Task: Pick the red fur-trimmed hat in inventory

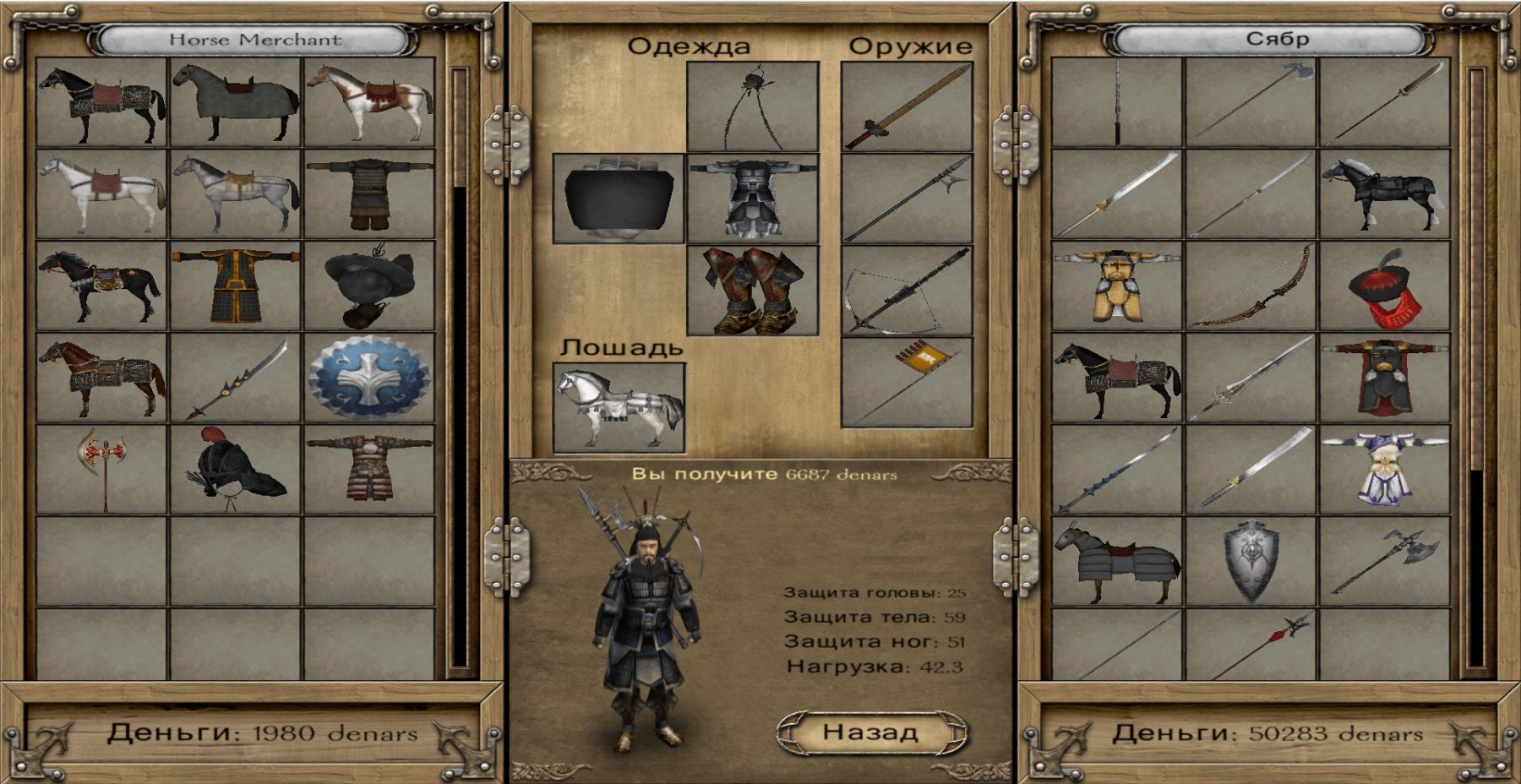Action: 1384,286
